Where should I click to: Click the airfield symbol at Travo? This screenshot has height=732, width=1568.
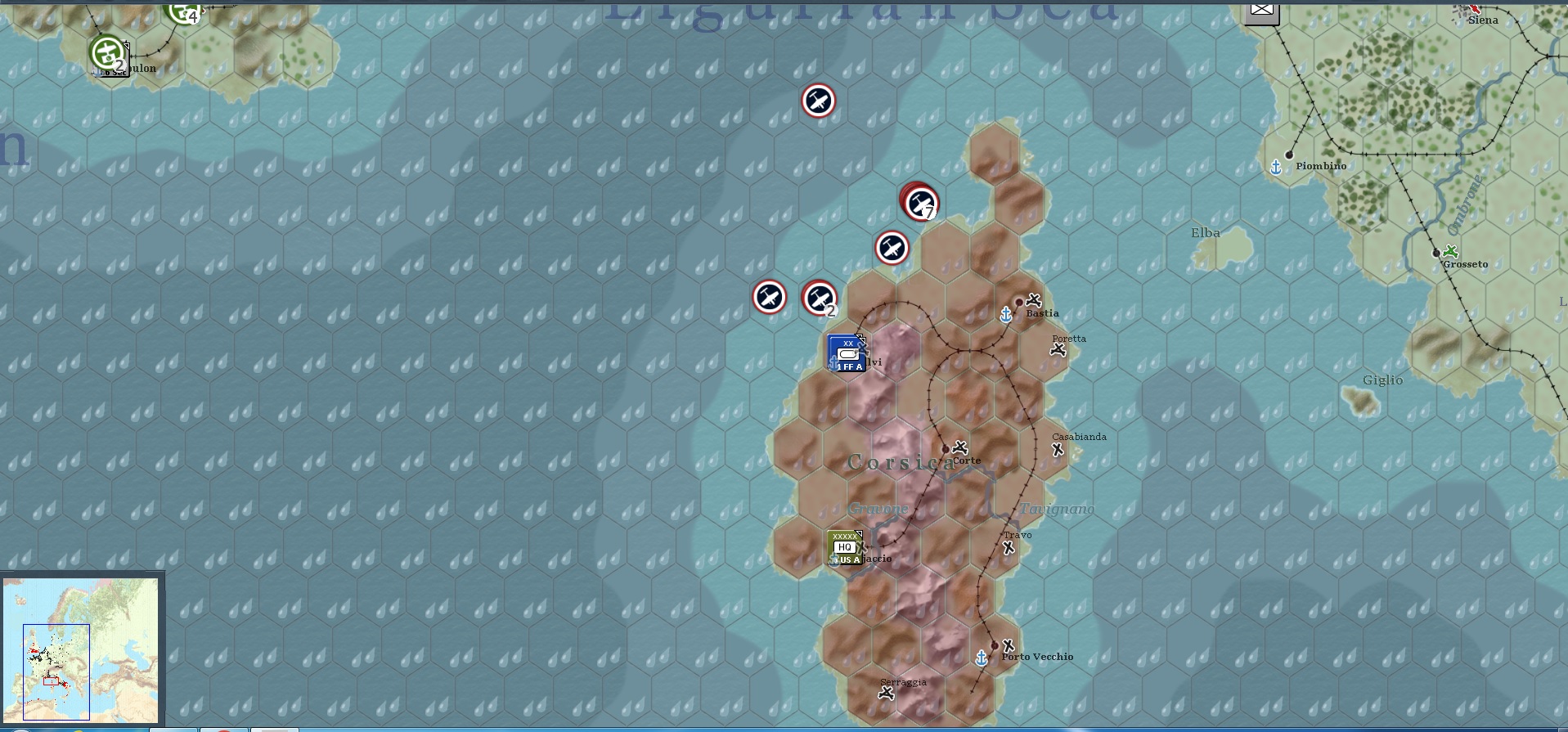pos(1007,546)
